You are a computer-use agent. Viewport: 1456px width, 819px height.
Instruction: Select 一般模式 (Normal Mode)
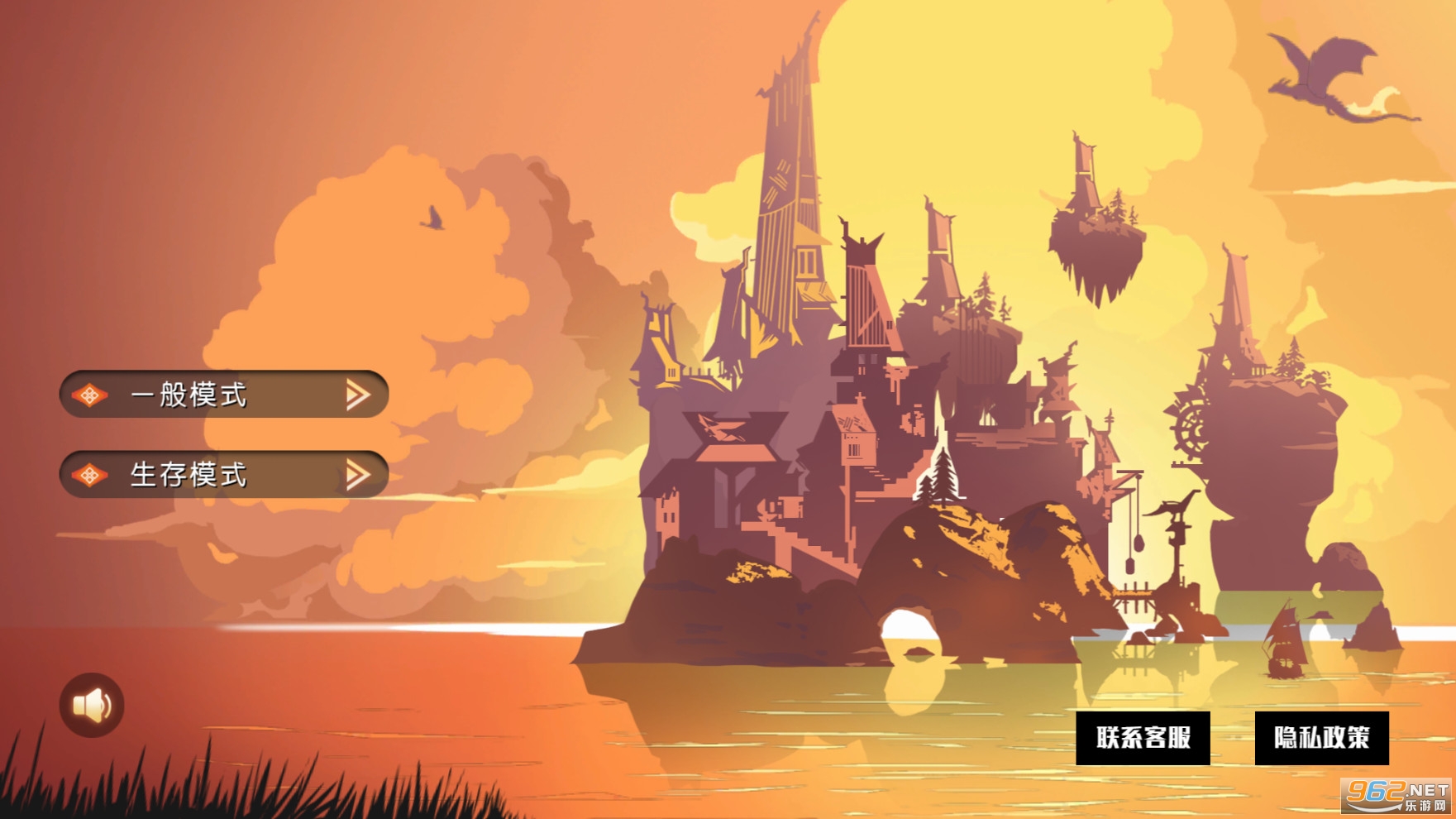(223, 395)
